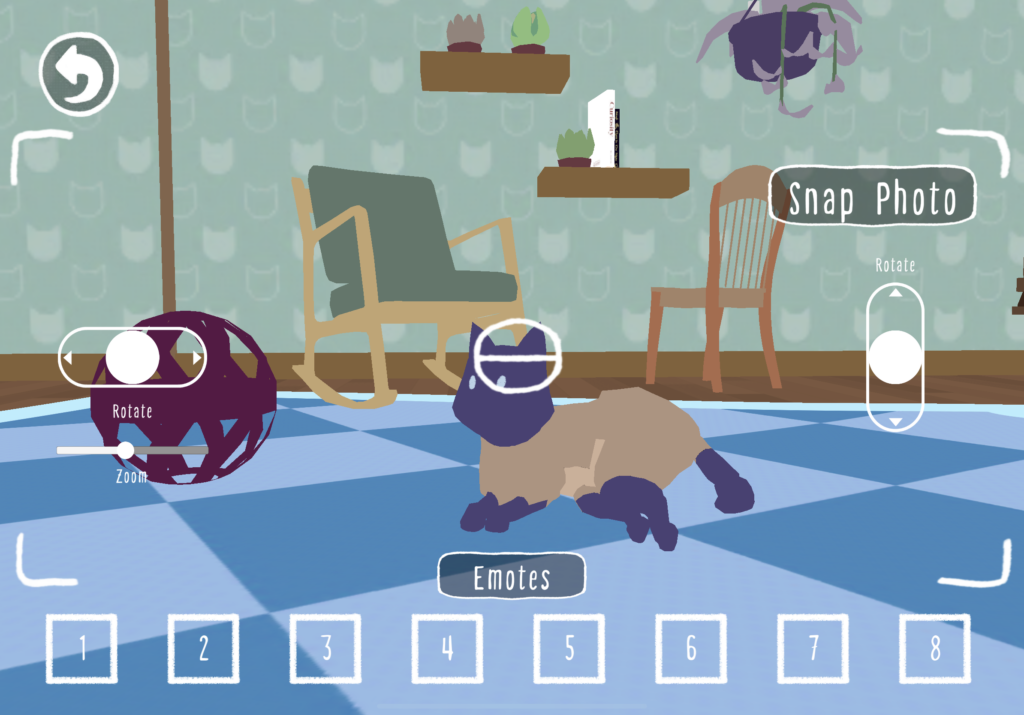Image resolution: width=1024 pixels, height=715 pixels.
Task: Click the horizontal Rotate slider's right arrow
Action: click(197, 357)
